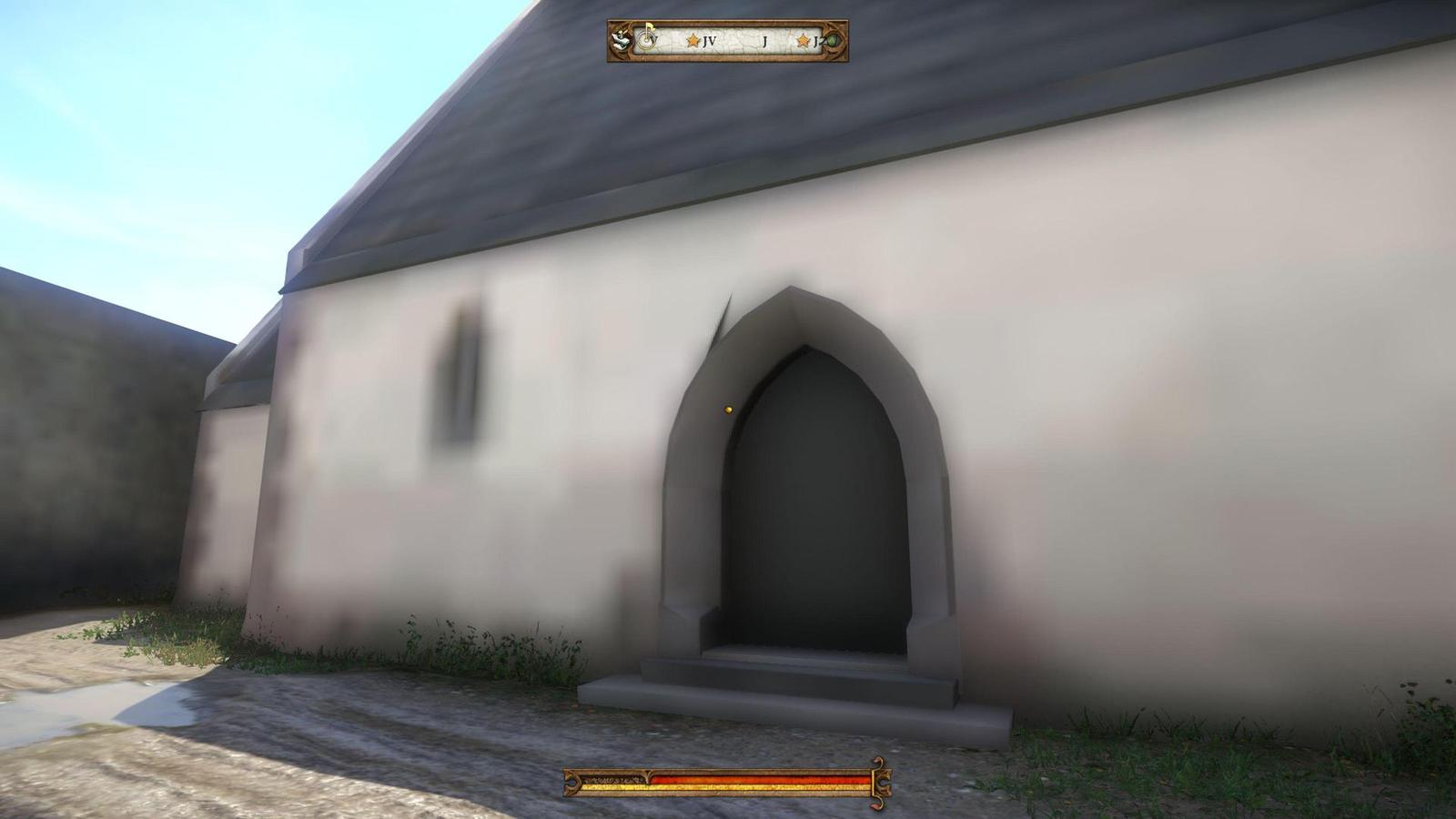Select the star marker beside JV
The image size is (1456, 819).
coord(693,40)
